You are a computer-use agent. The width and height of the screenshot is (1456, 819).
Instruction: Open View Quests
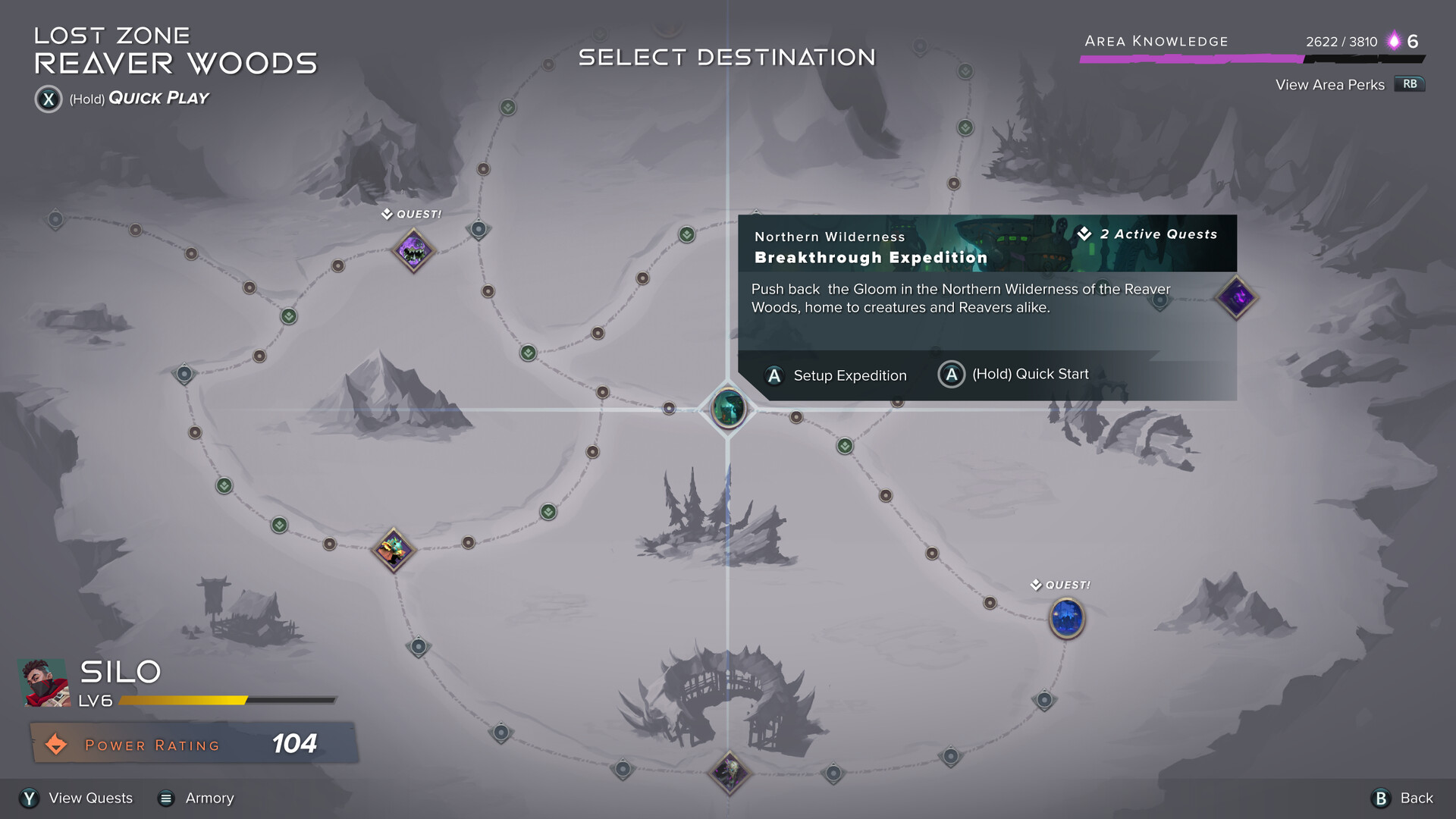coord(89,798)
